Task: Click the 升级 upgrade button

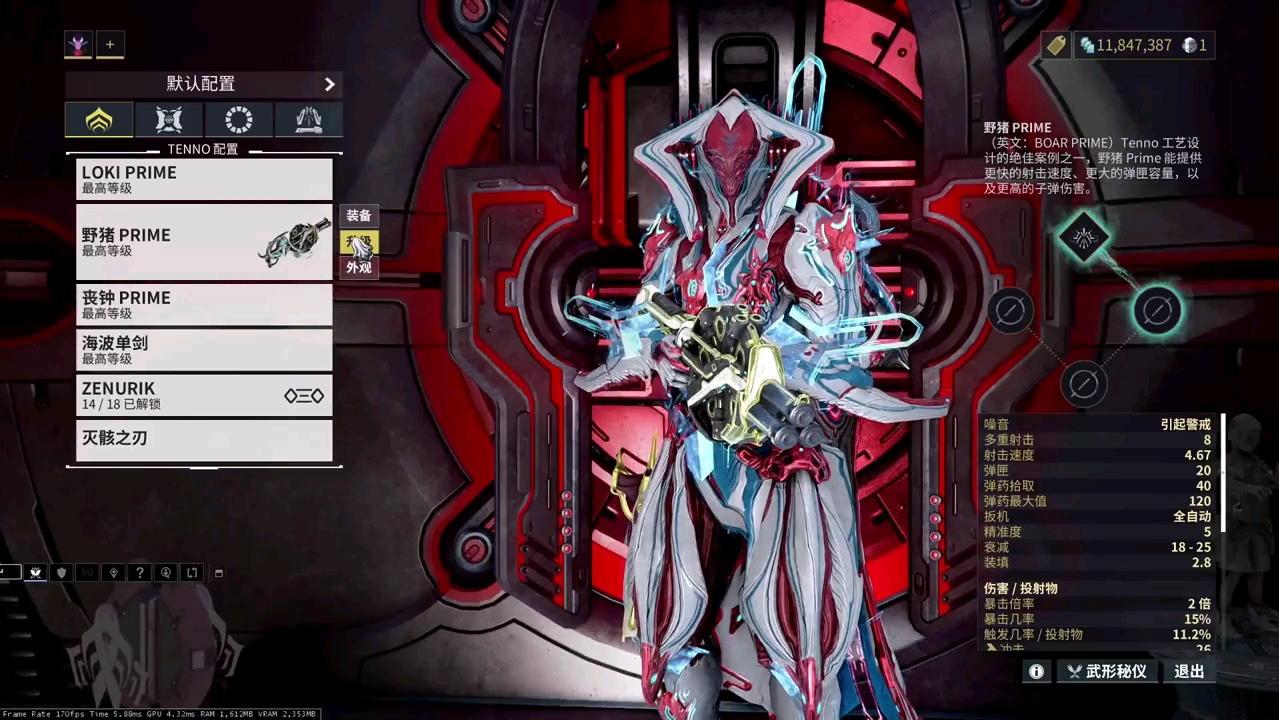Action: (359, 242)
